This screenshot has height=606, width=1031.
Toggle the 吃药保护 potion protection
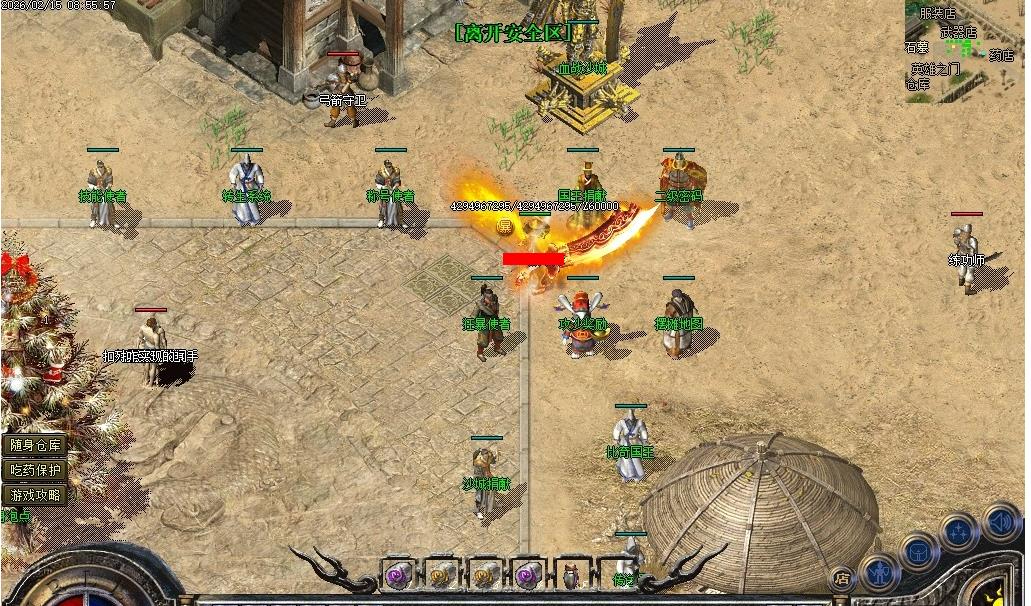click(36, 470)
